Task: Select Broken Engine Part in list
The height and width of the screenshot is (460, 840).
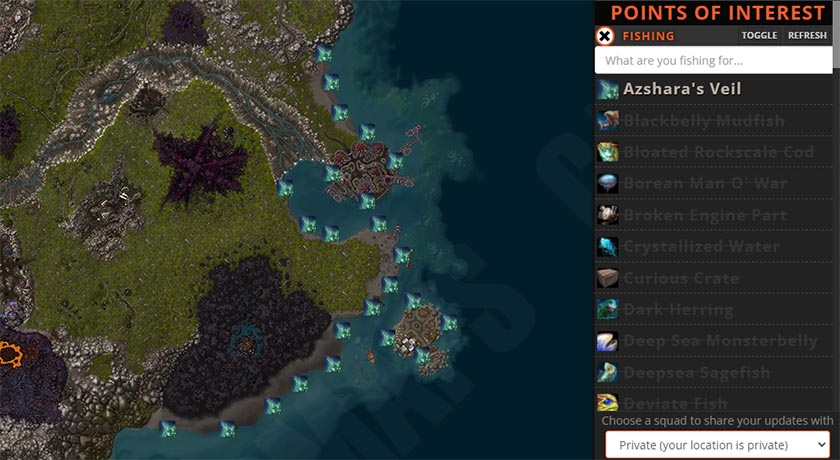Action: click(x=705, y=215)
